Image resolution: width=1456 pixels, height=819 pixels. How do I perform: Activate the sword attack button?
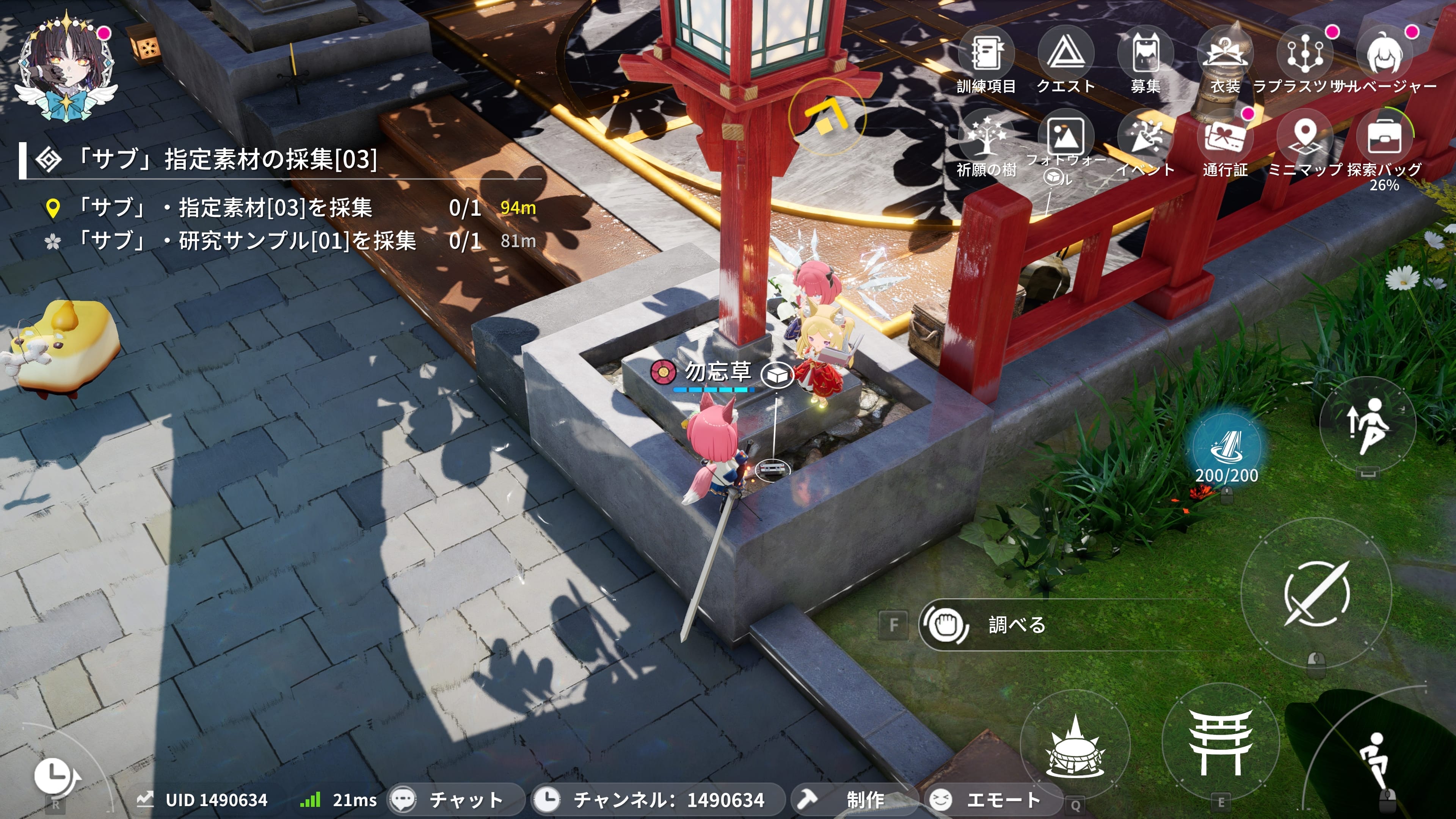pos(1316,593)
